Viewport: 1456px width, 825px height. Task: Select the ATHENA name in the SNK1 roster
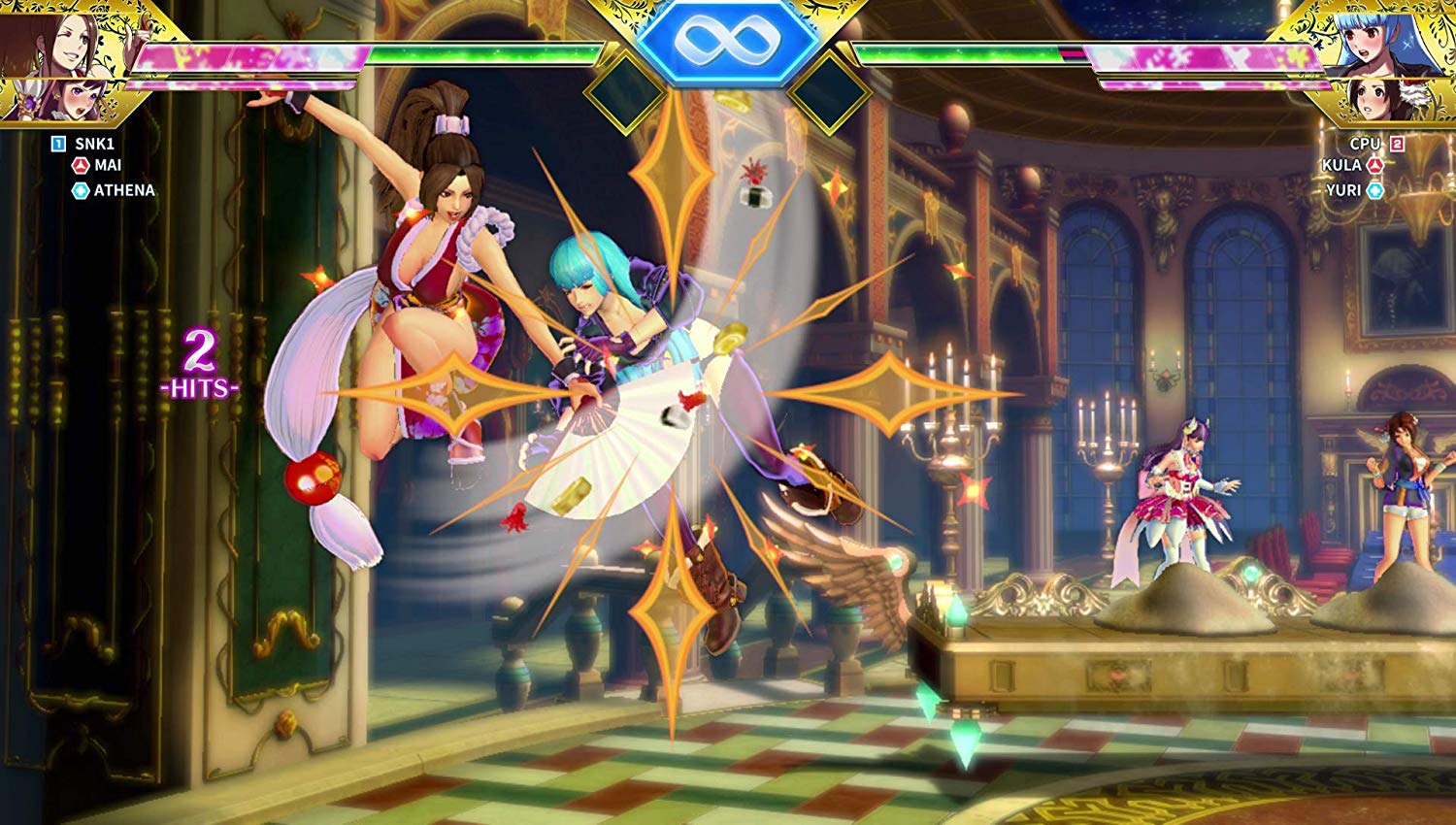(x=124, y=190)
